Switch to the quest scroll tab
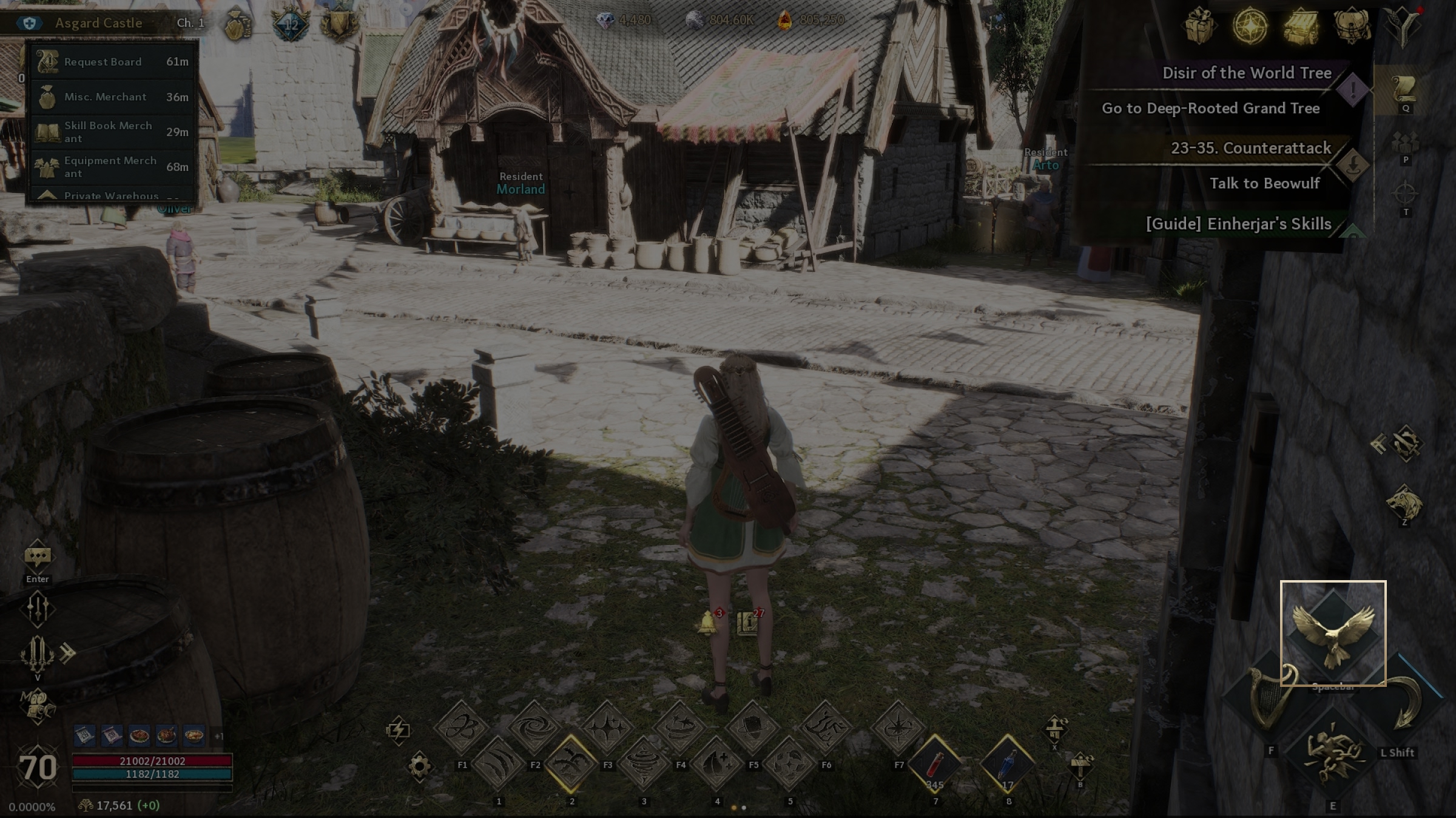Screen dimensions: 1456x818 [x=1404, y=91]
